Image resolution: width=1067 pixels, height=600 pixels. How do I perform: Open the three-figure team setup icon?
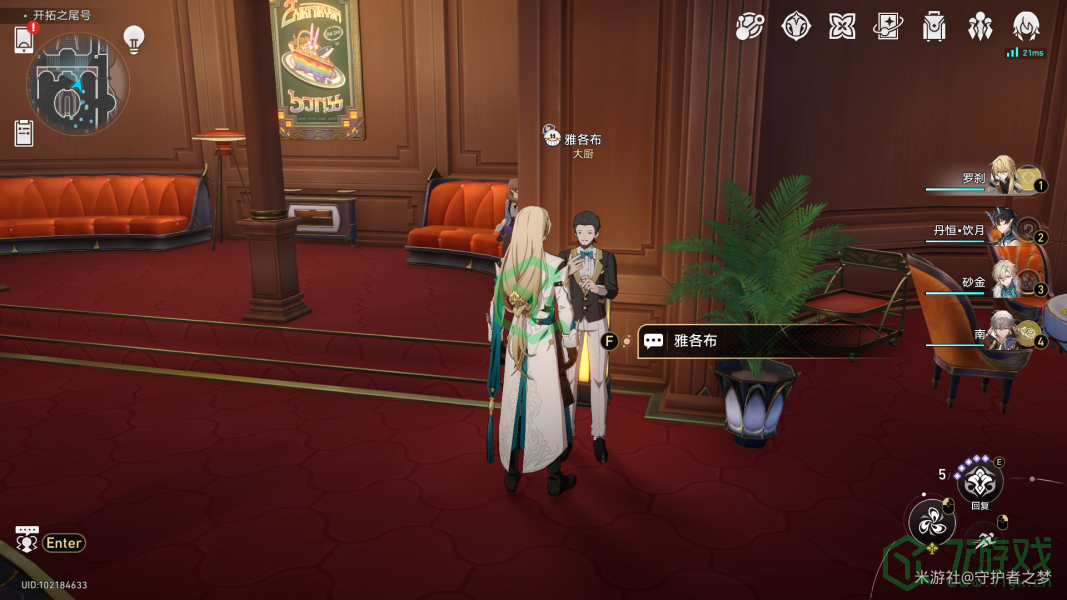980,27
